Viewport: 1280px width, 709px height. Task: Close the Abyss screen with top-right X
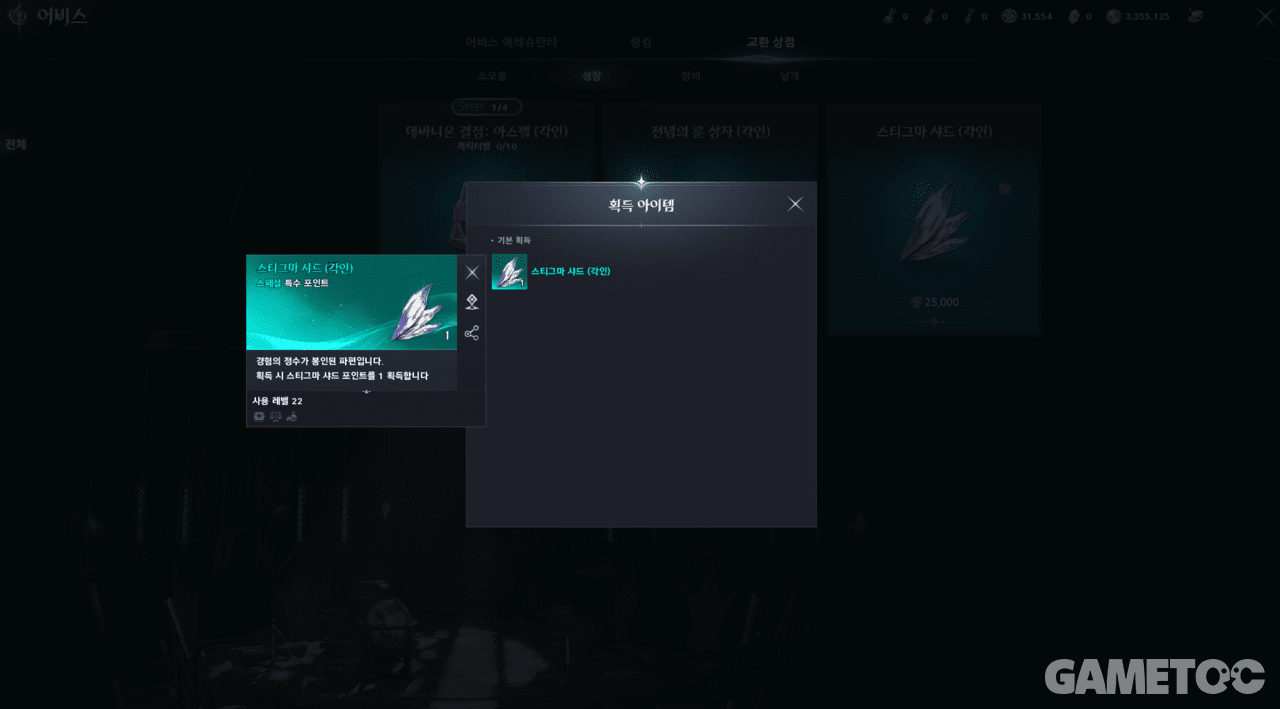click(x=1264, y=16)
